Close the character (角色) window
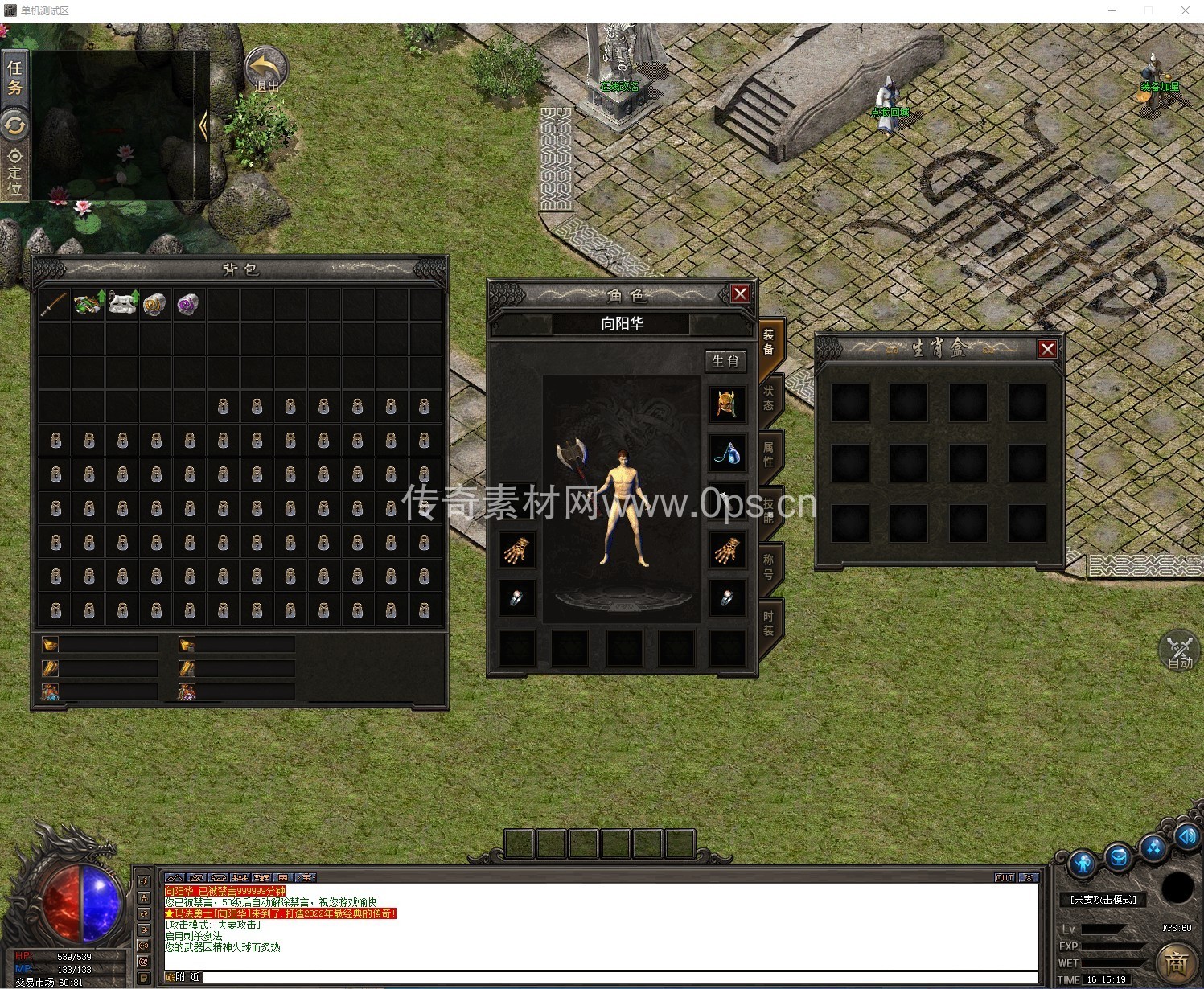Image resolution: width=1204 pixels, height=989 pixels. (x=740, y=294)
